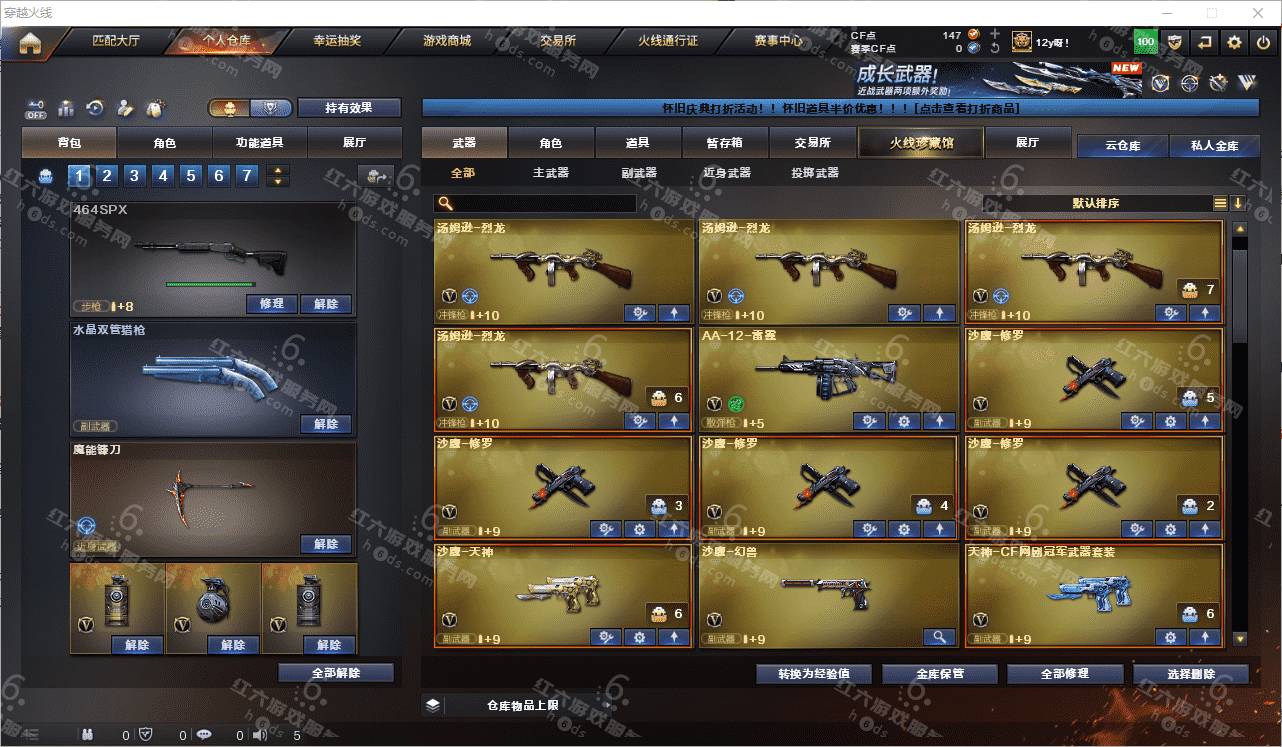
Task: Switch to the 主武器 filter
Action: [x=550, y=173]
